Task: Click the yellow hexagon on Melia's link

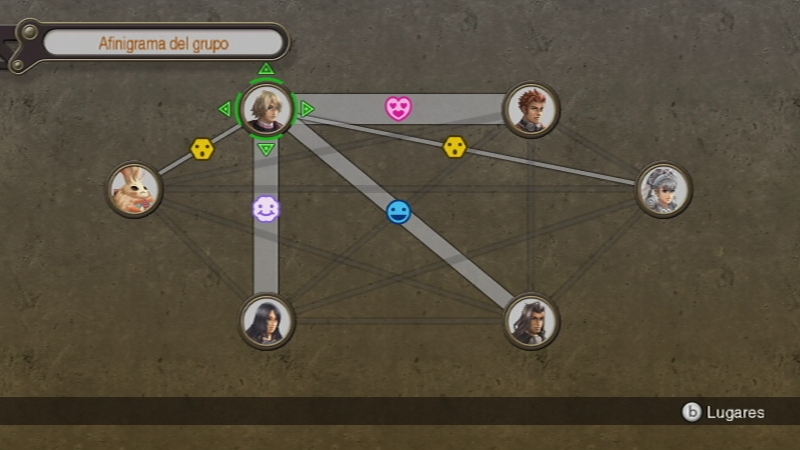Action: coord(455,147)
